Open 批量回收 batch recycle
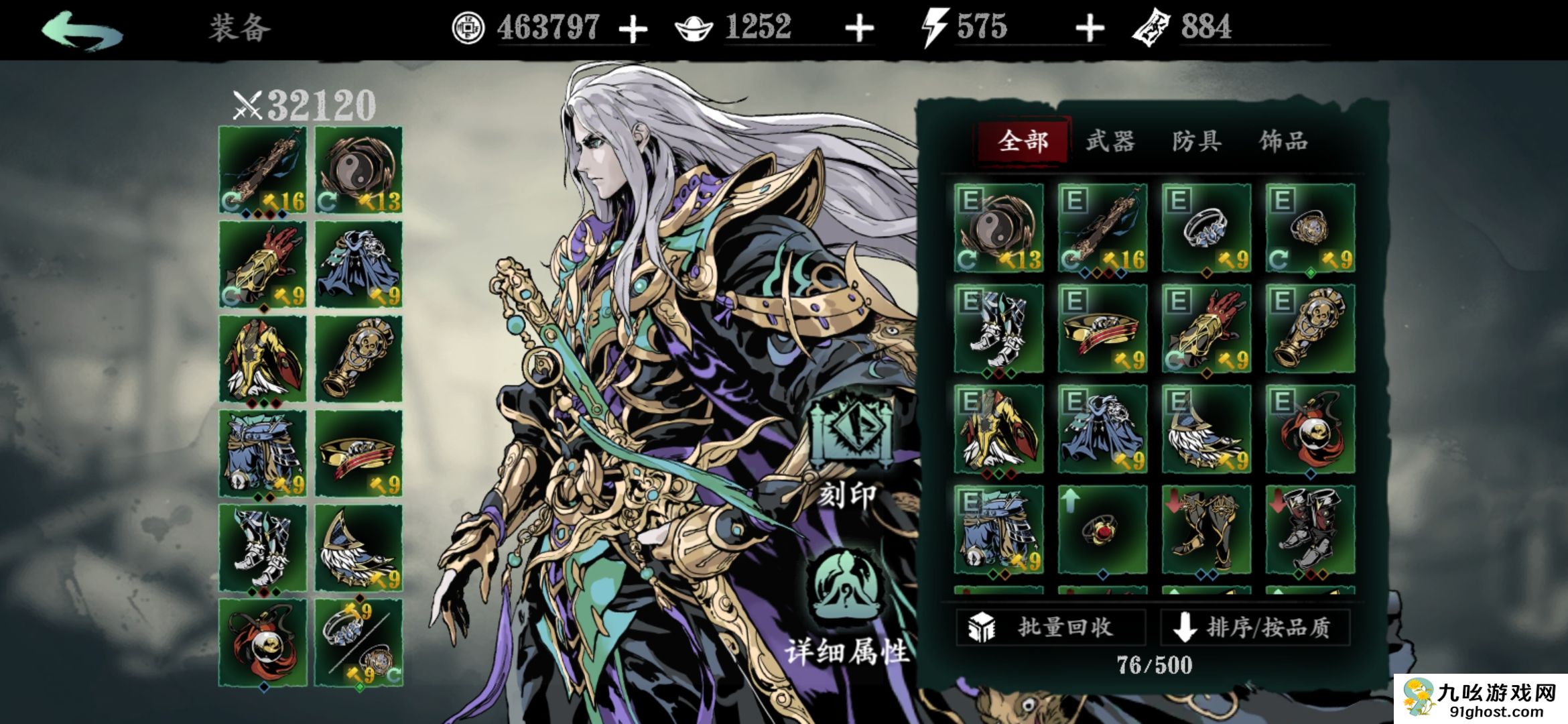This screenshot has width=1568, height=724. (1051, 627)
